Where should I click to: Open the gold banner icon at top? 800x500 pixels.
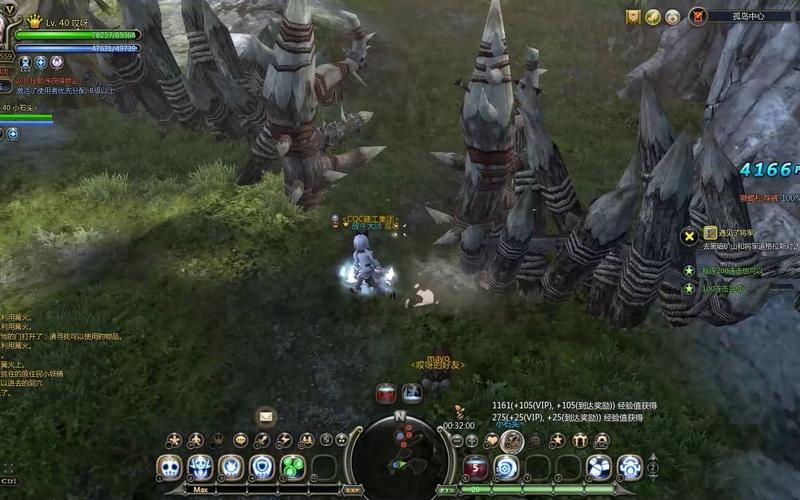[633, 17]
